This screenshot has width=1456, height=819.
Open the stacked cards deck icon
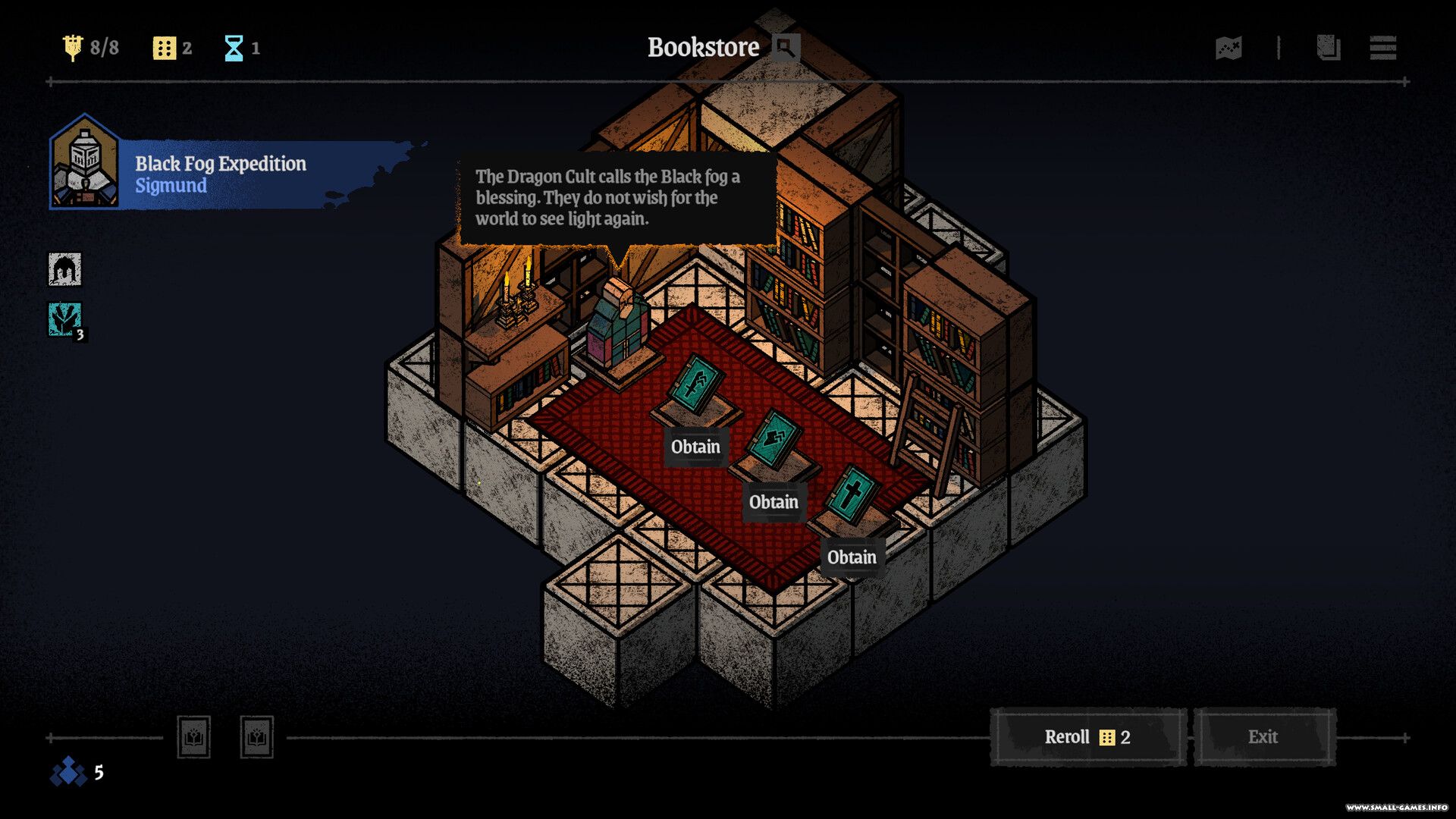[x=1328, y=49]
